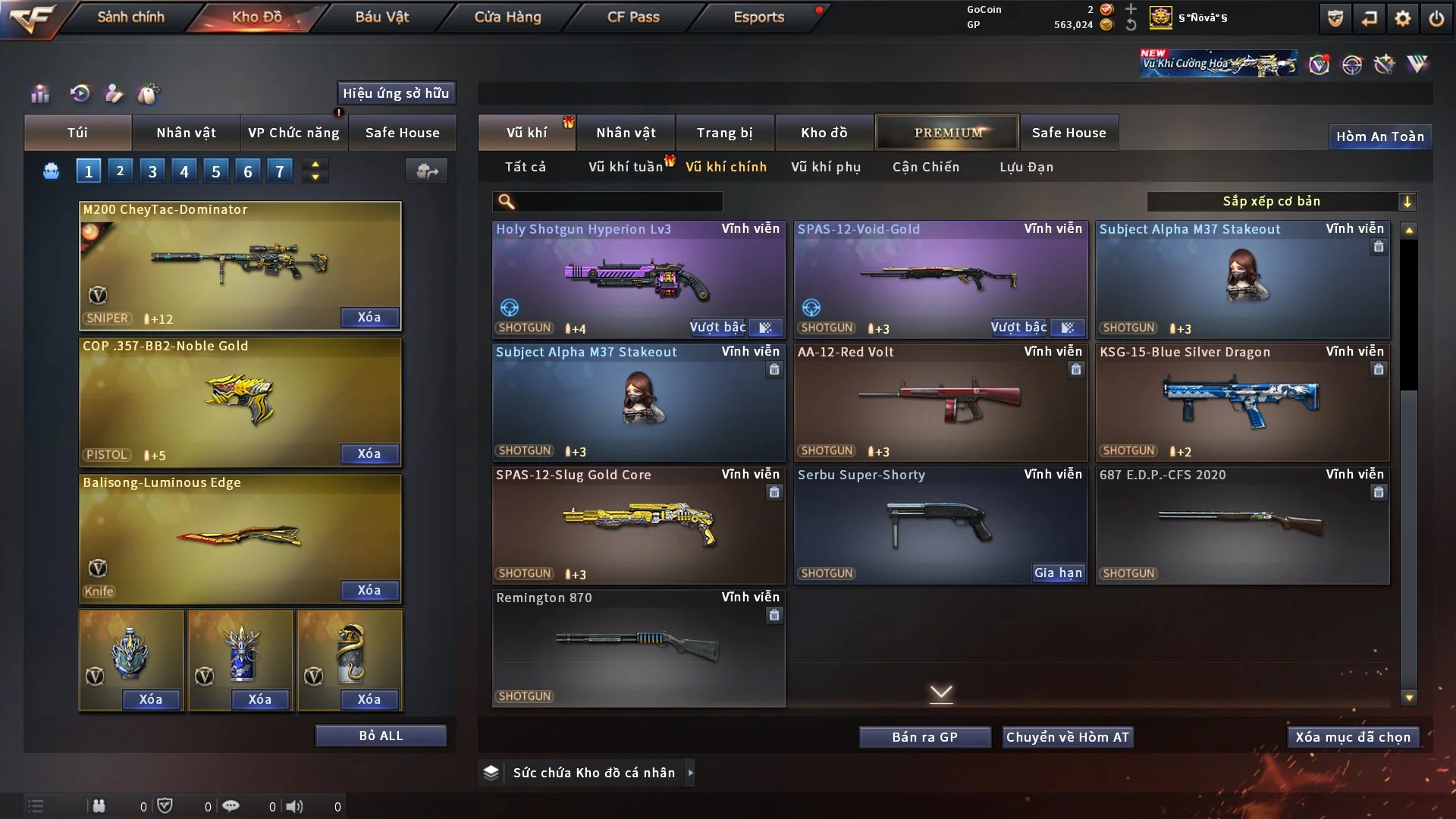This screenshot has height=819, width=1456.
Task: Open the CF Pass page
Action: point(633,17)
